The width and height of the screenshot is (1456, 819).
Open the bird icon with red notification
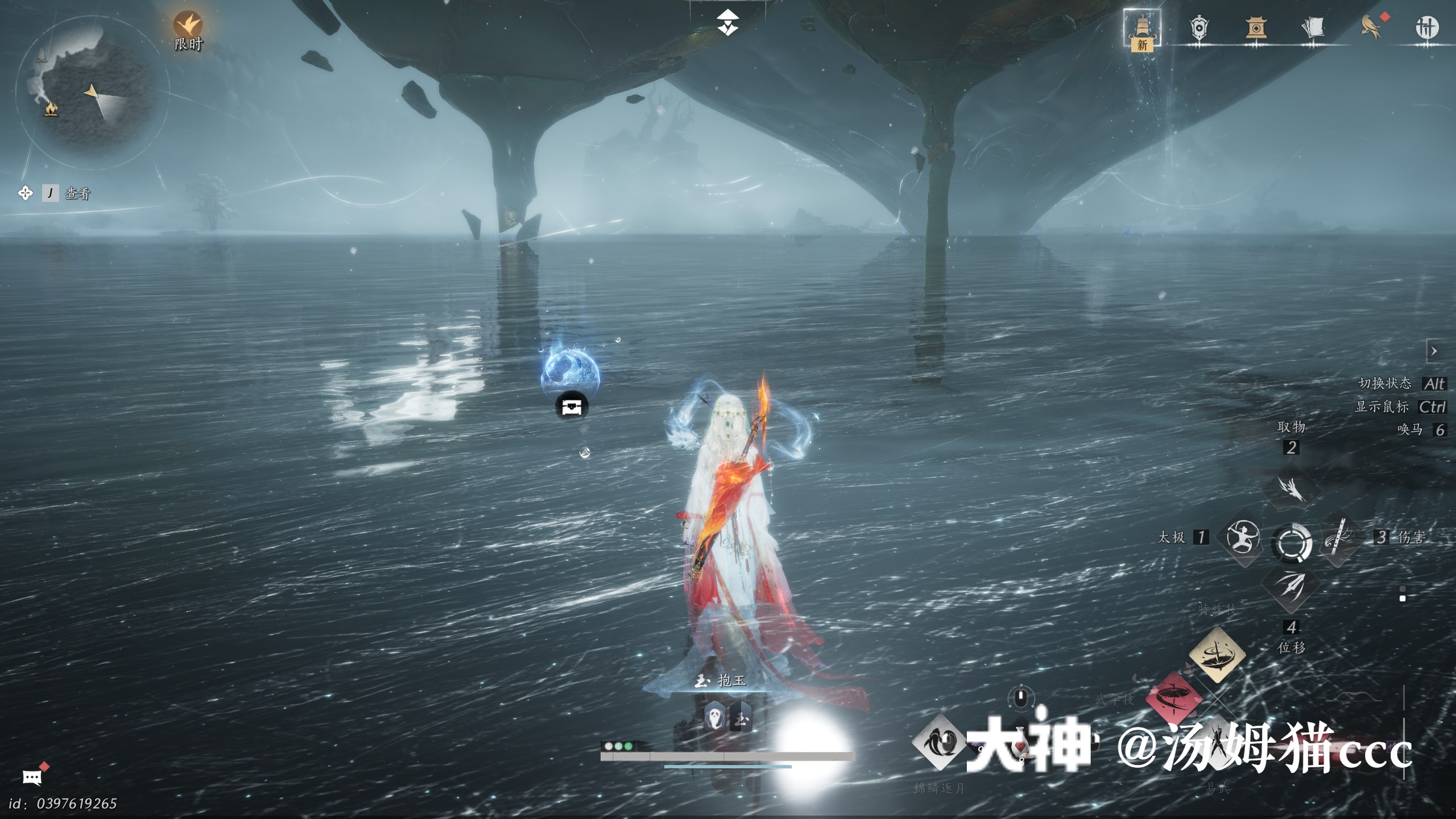point(1371,27)
